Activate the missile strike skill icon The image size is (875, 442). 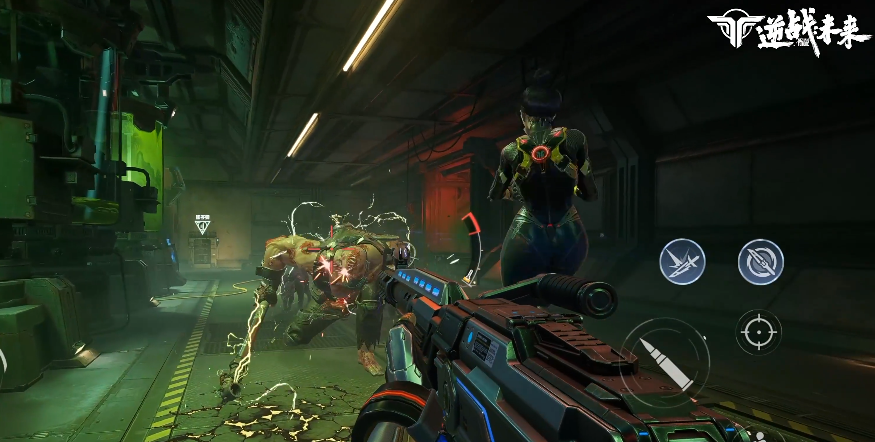click(x=682, y=261)
